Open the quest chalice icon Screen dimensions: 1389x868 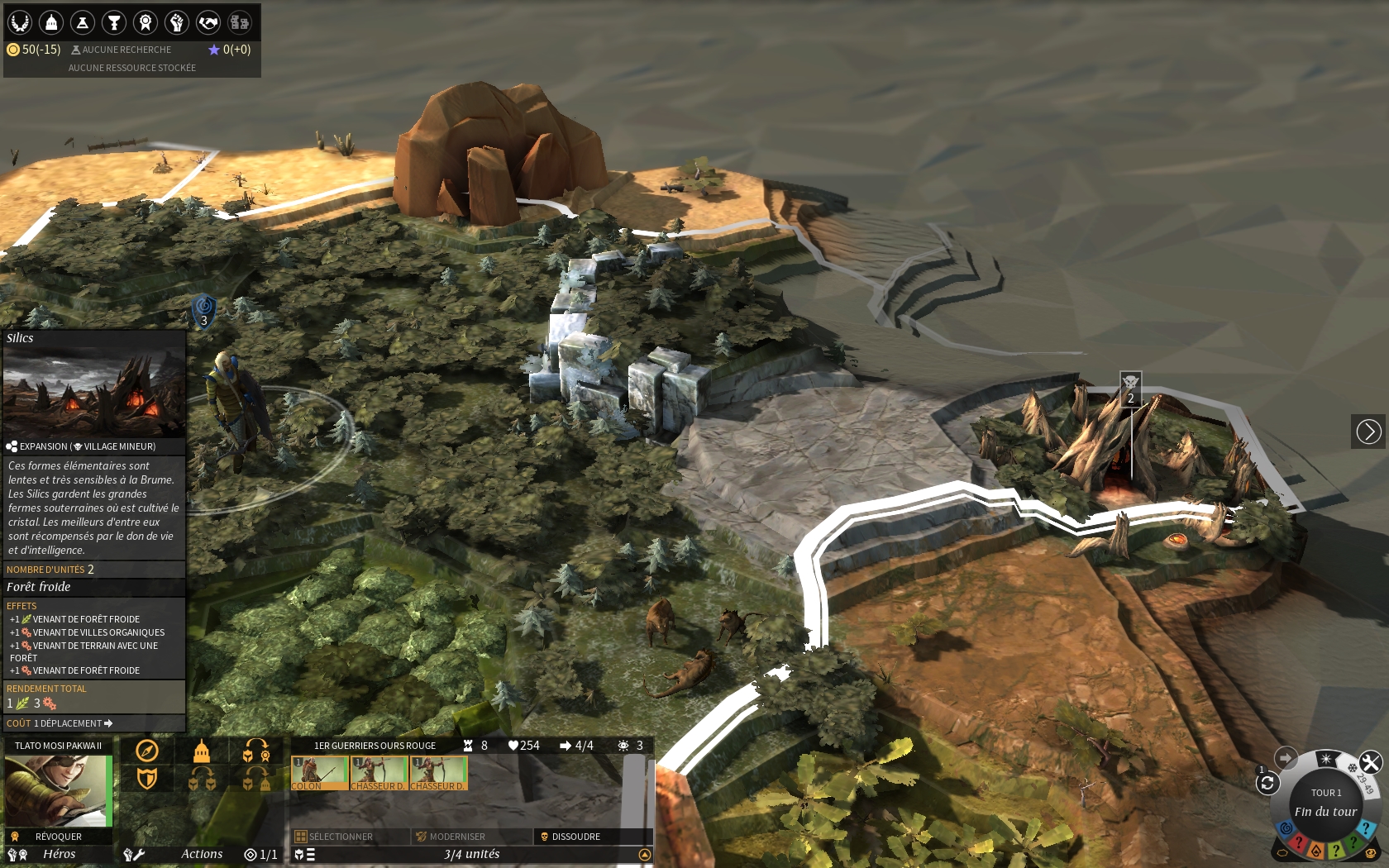tap(114, 22)
